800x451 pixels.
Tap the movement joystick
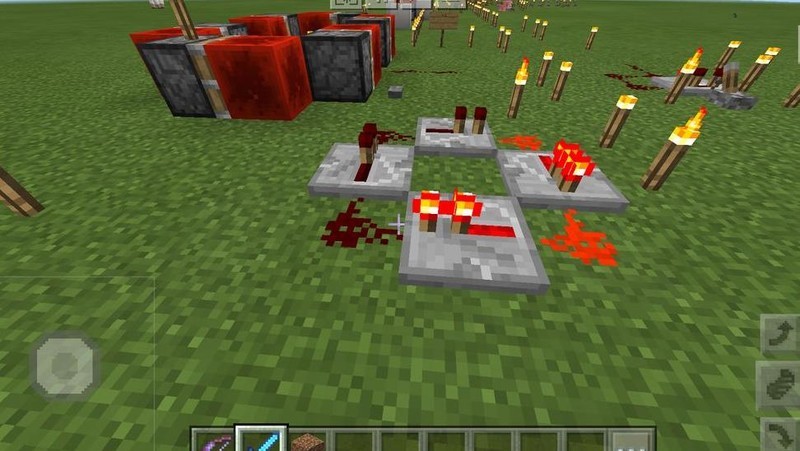coord(65,365)
